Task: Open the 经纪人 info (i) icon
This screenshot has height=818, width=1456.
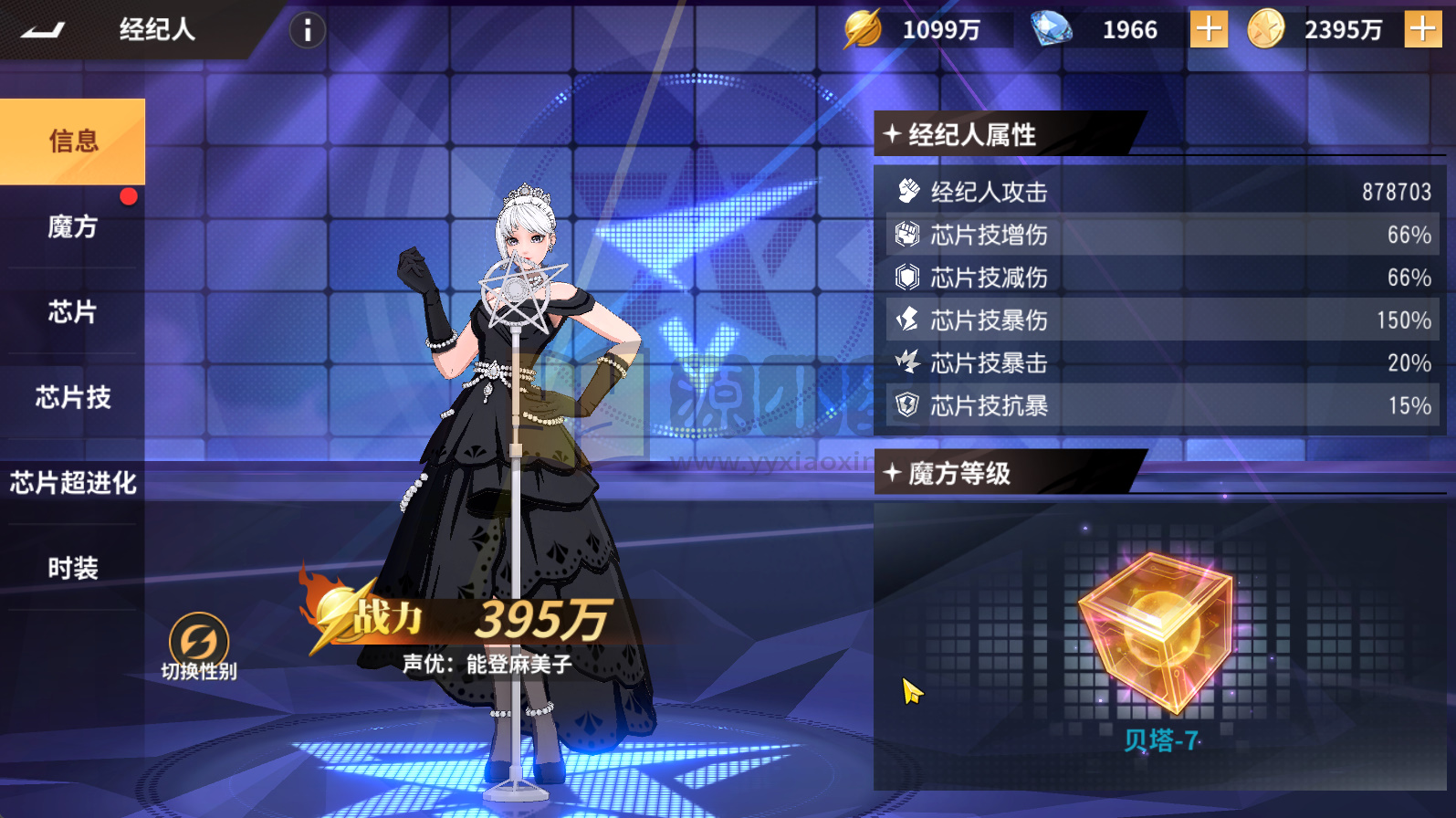Action: click(x=307, y=29)
